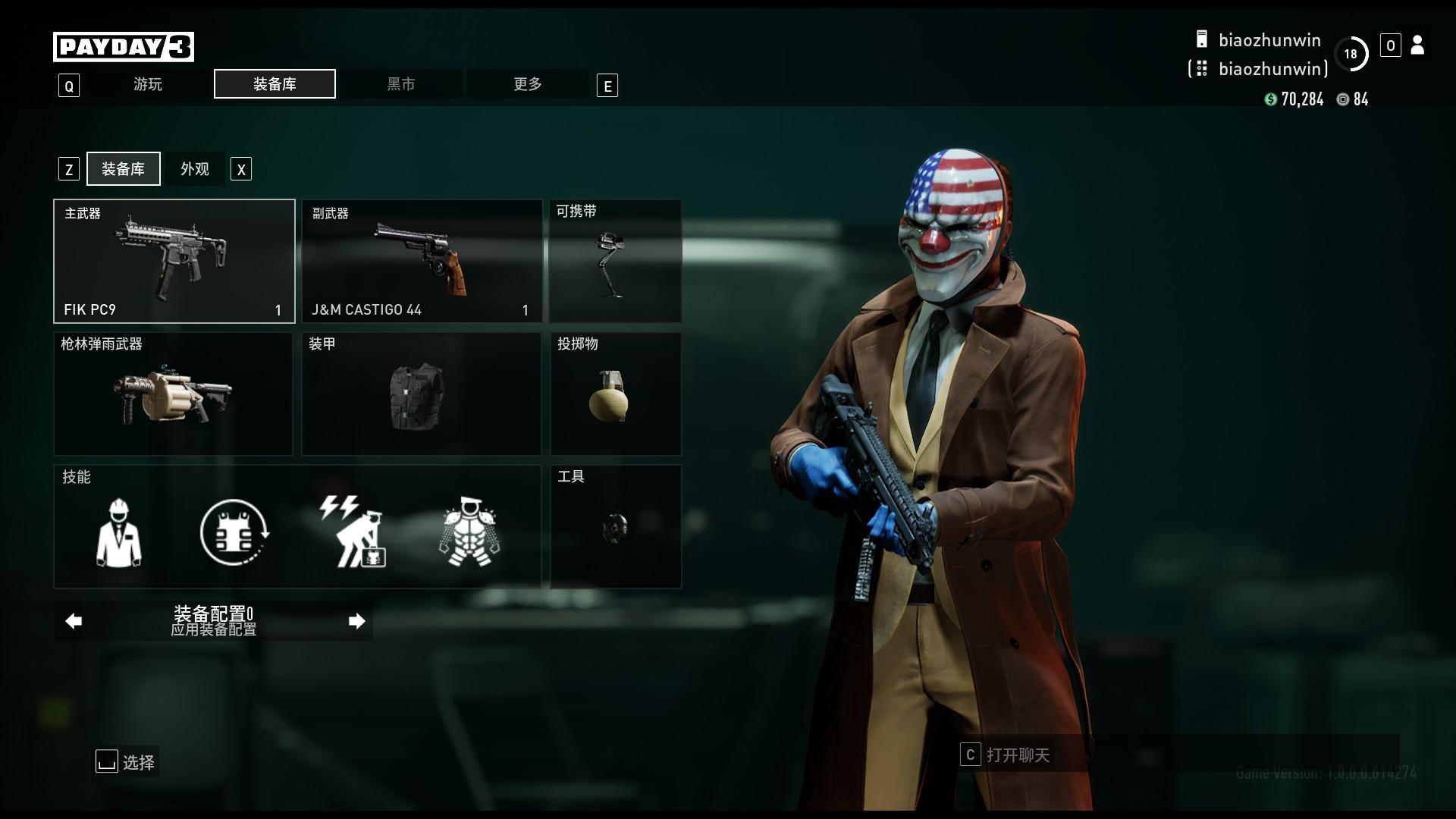
Task: Open the 技能 skills panel
Action: (x=297, y=527)
